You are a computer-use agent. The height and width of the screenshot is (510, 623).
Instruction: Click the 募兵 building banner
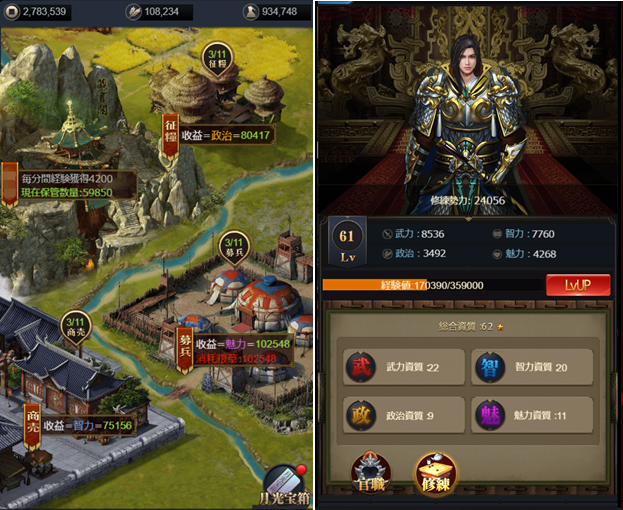point(184,348)
